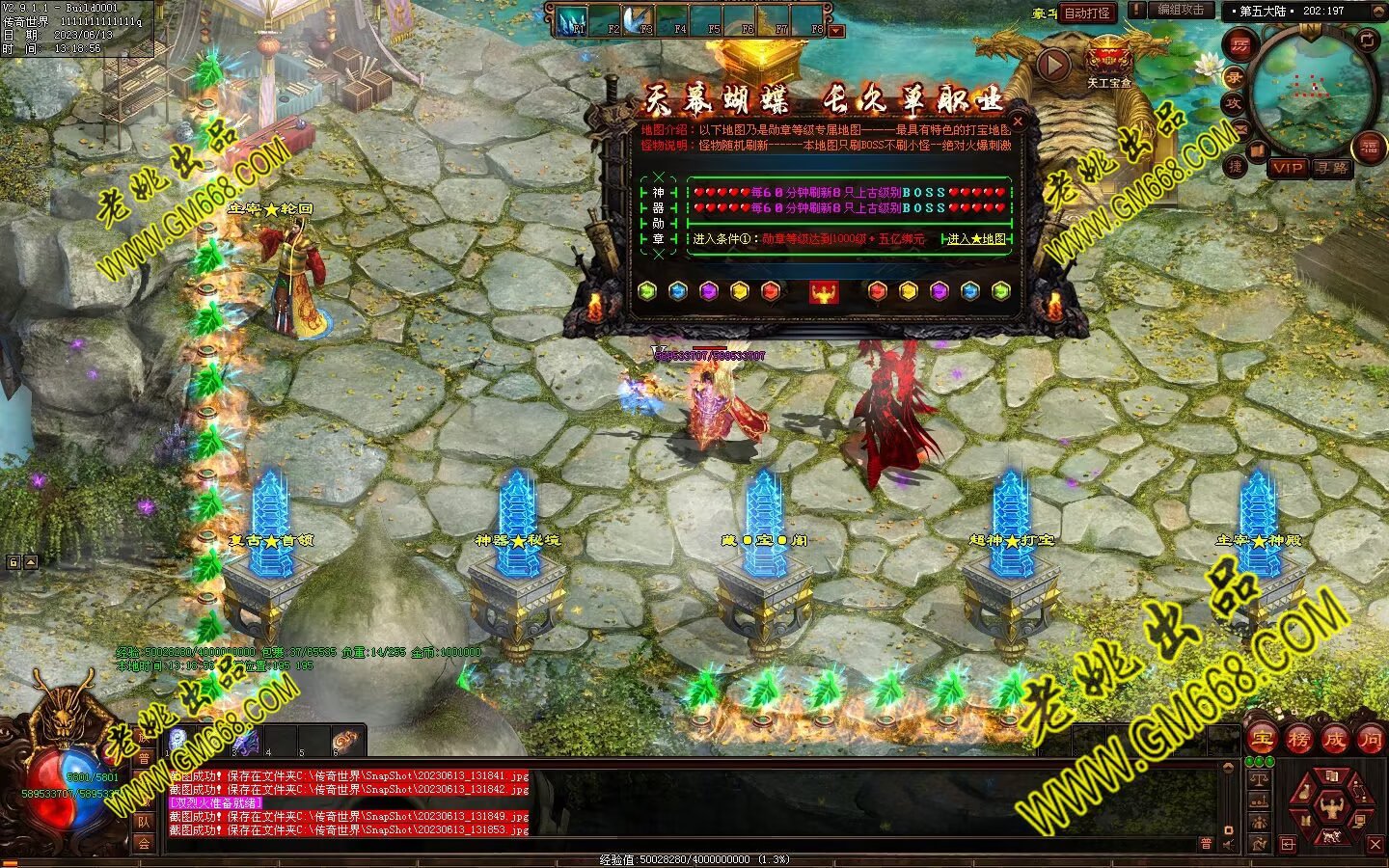
Task: Toggle the 自动打怪 auto-fight button
Action: (x=1087, y=14)
